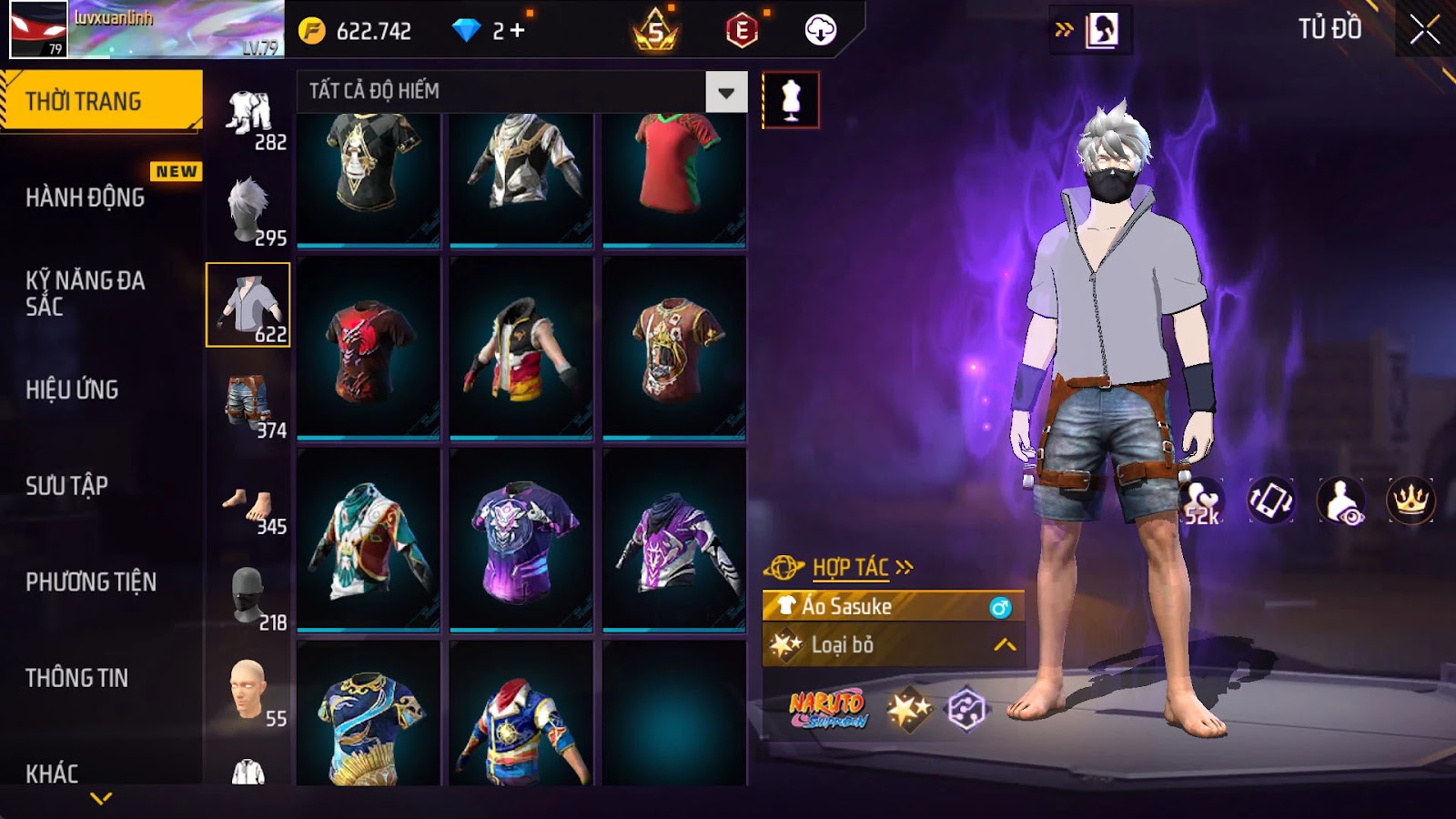Open the Kỹ Năng Đa Sắc tab

pyautogui.click(x=86, y=293)
